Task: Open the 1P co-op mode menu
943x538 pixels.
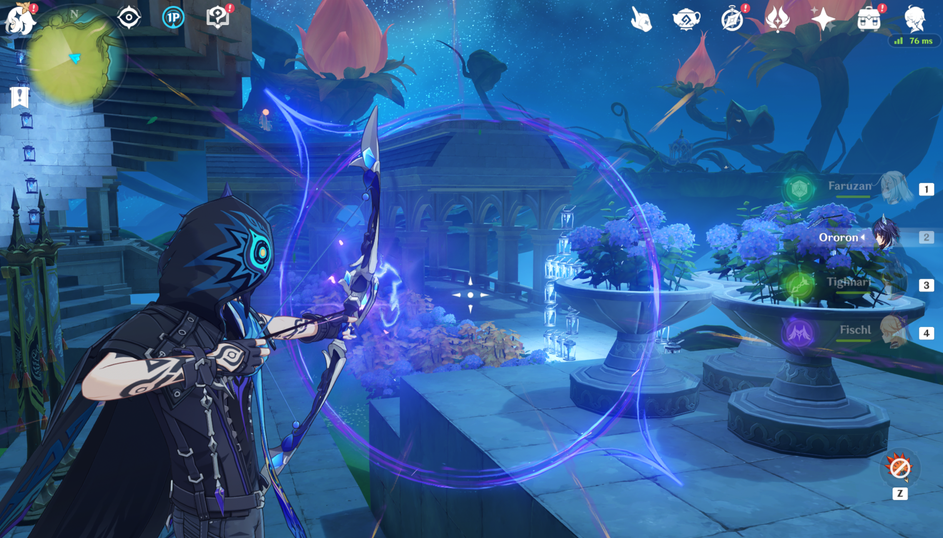Action: pyautogui.click(x=173, y=17)
